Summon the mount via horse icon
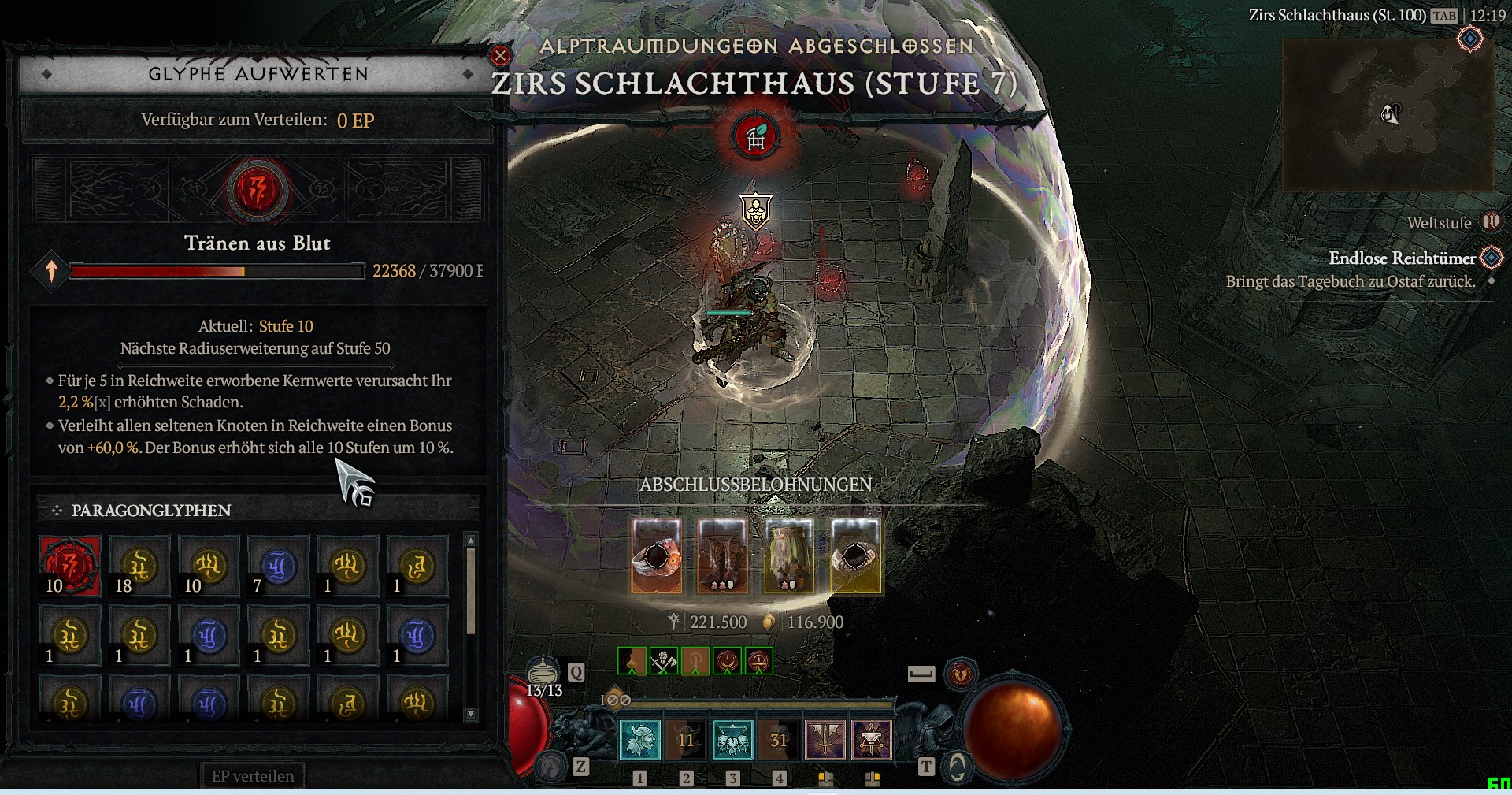Image resolution: width=1512 pixels, height=795 pixels. pos(551,764)
